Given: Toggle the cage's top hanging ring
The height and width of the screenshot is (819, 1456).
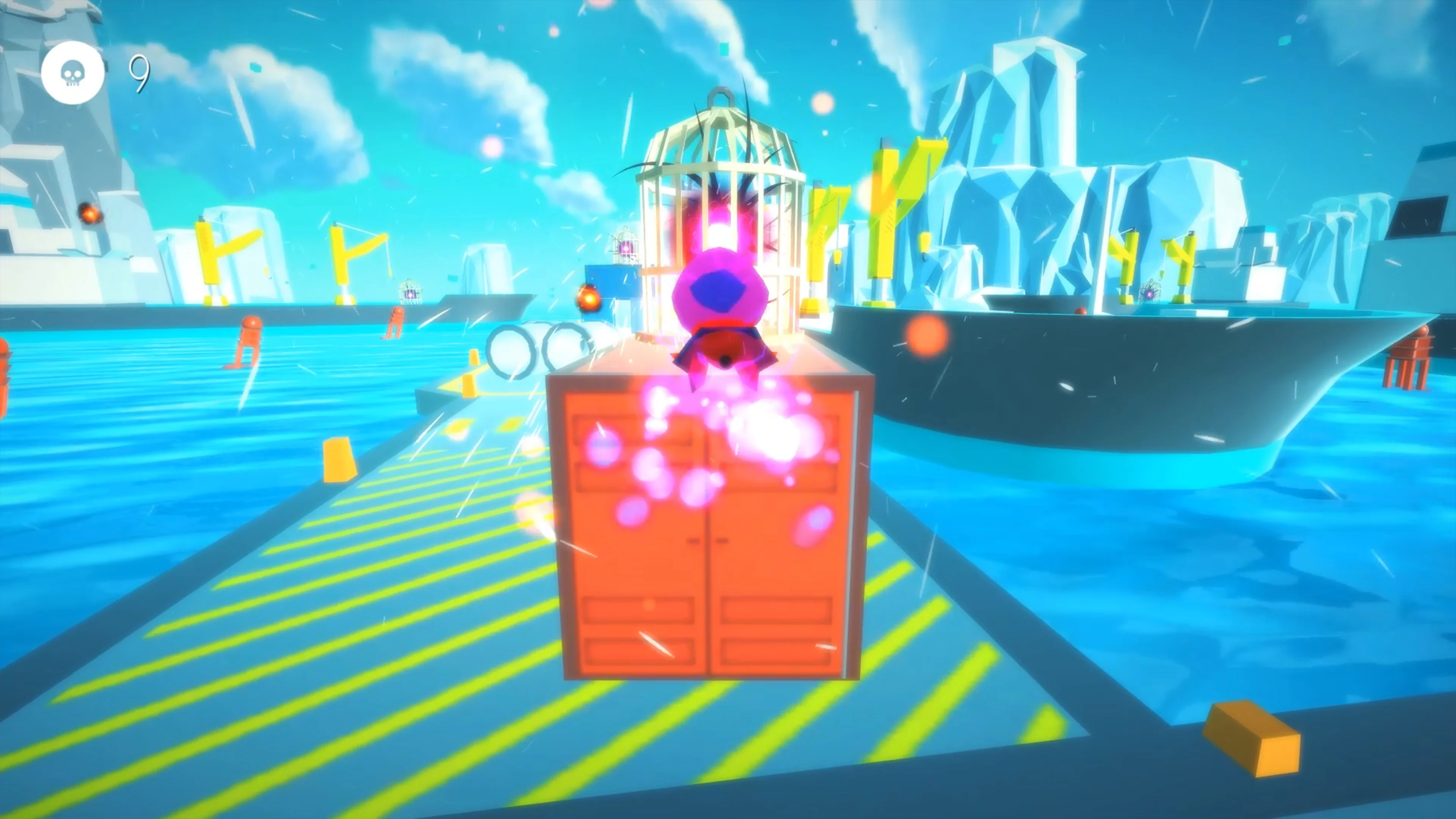Looking at the screenshot, I should pos(720,96).
